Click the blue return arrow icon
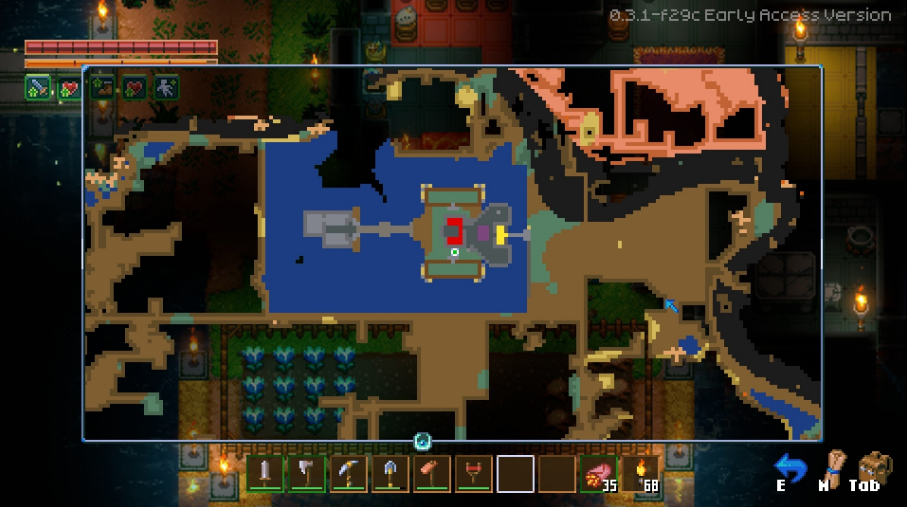The height and width of the screenshot is (507, 907). point(791,466)
